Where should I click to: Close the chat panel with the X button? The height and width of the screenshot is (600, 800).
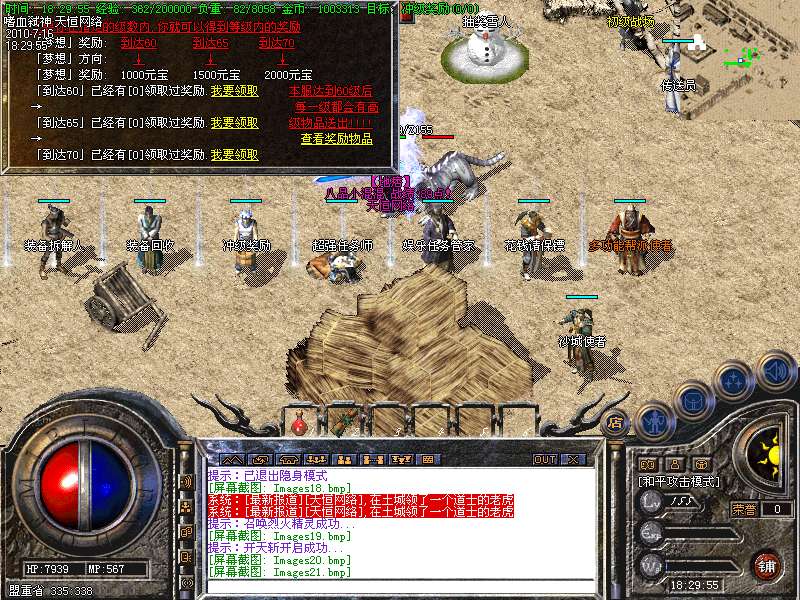pos(573,459)
